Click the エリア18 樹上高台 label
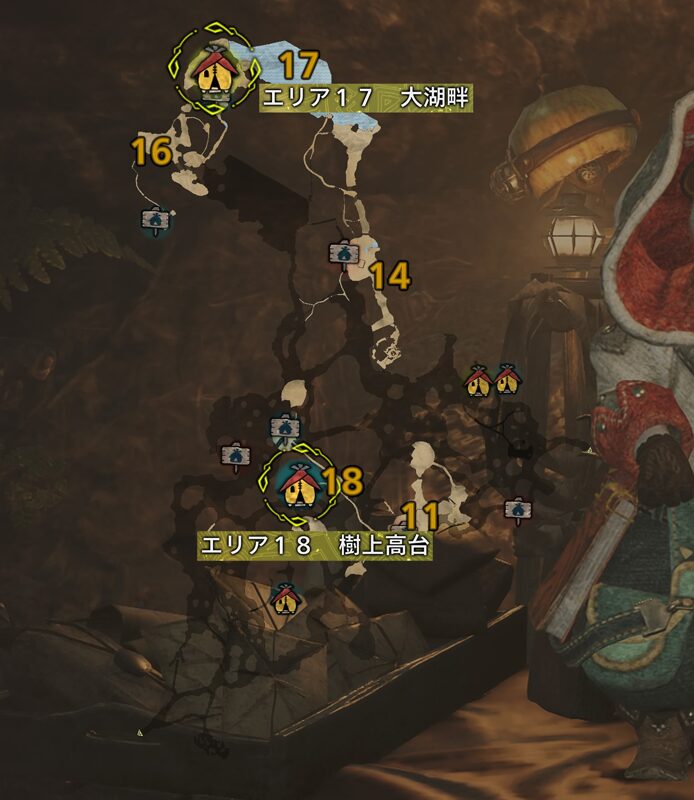 tap(315, 547)
